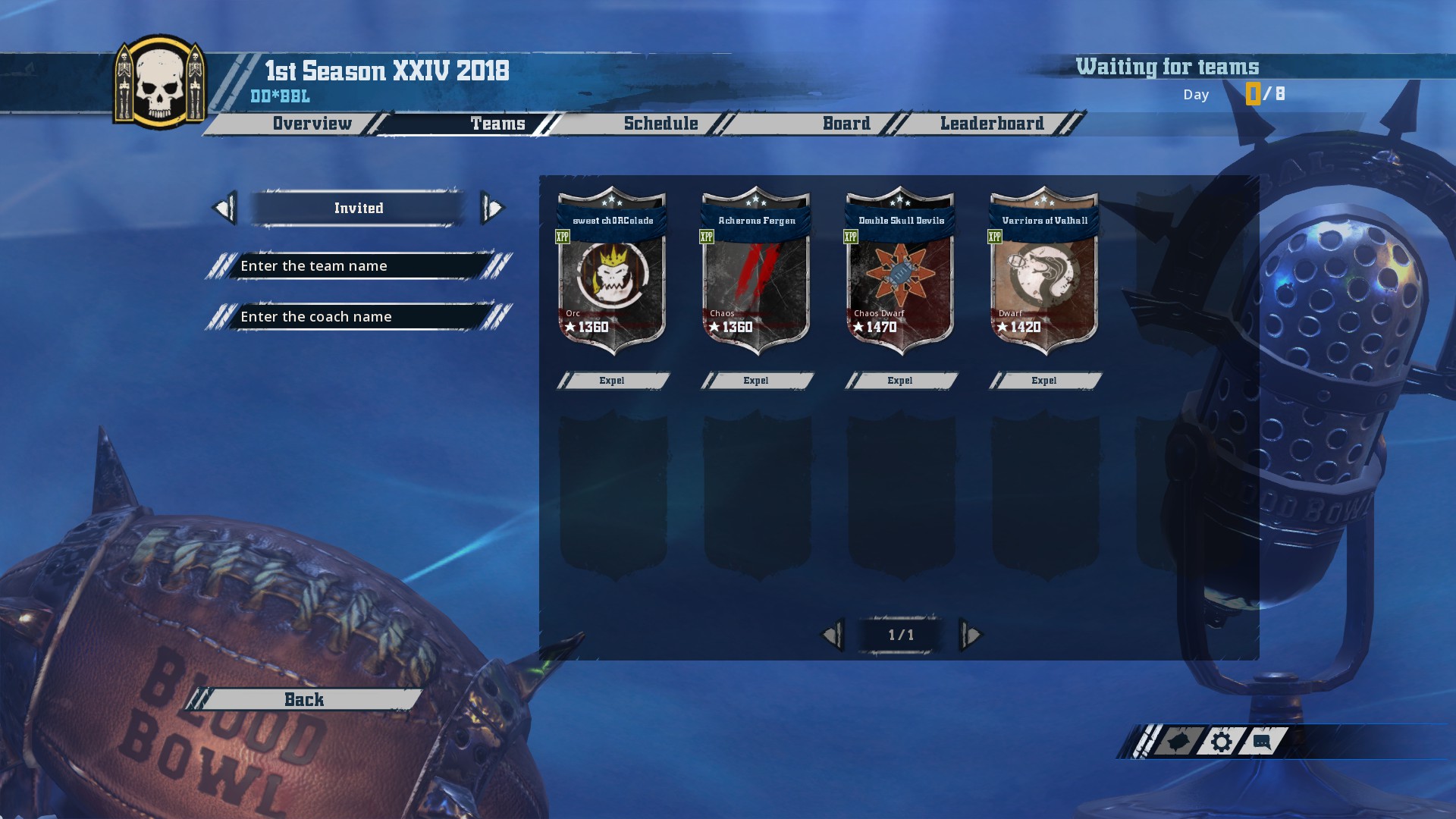Show the Board tab
This screenshot has height=819, width=1456.
click(846, 124)
